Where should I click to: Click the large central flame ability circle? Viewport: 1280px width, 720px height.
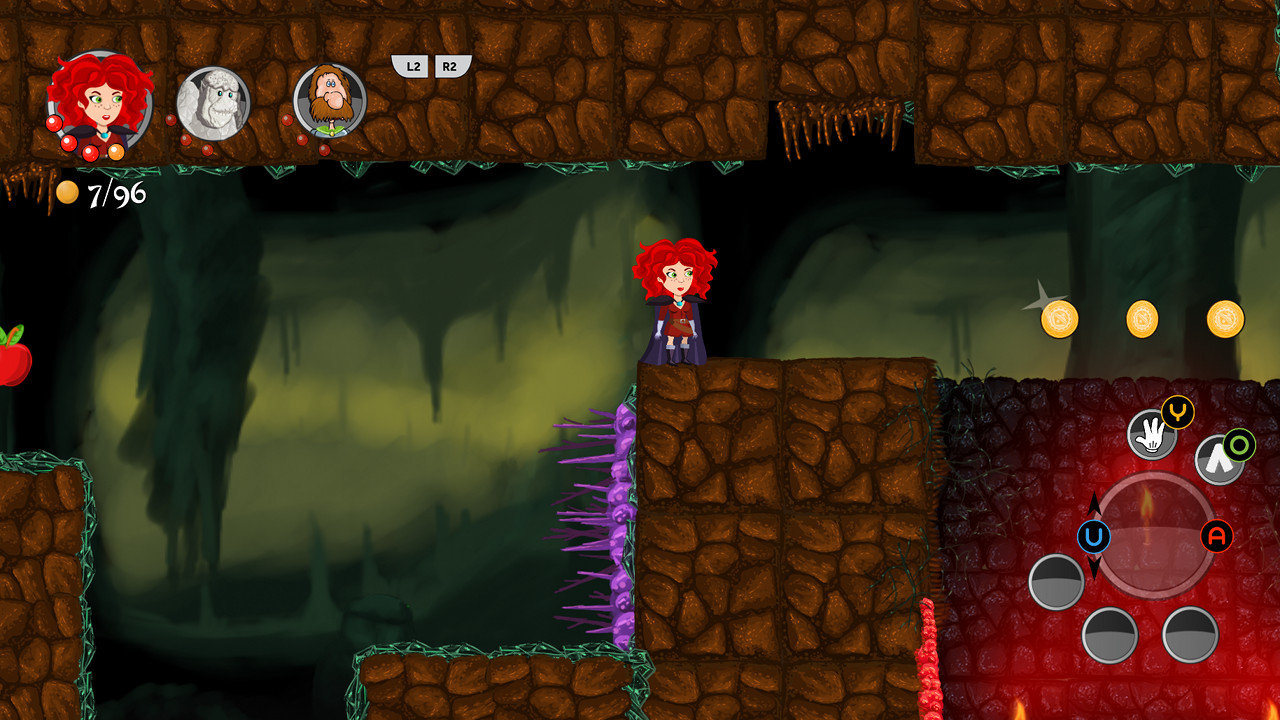pos(1156,535)
